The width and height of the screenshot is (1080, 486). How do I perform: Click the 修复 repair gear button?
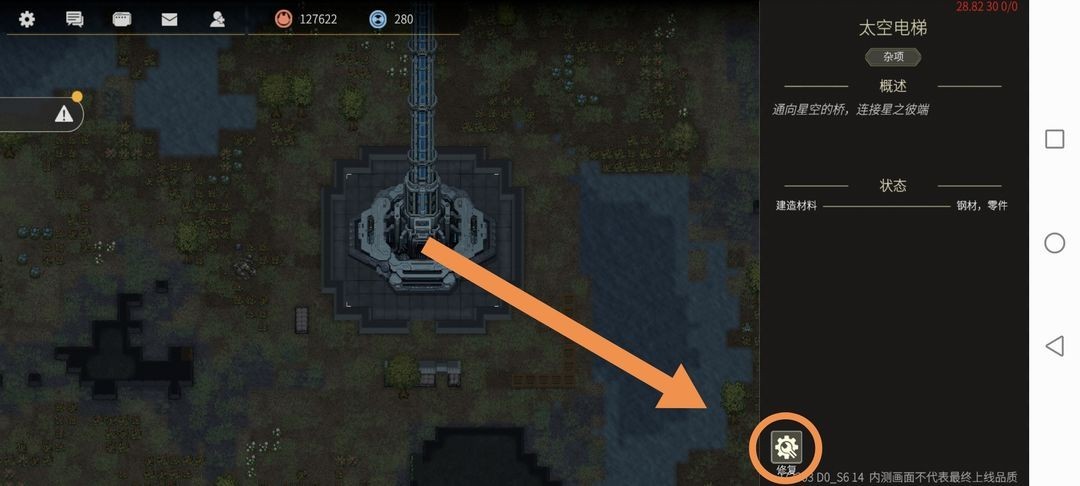click(x=786, y=447)
